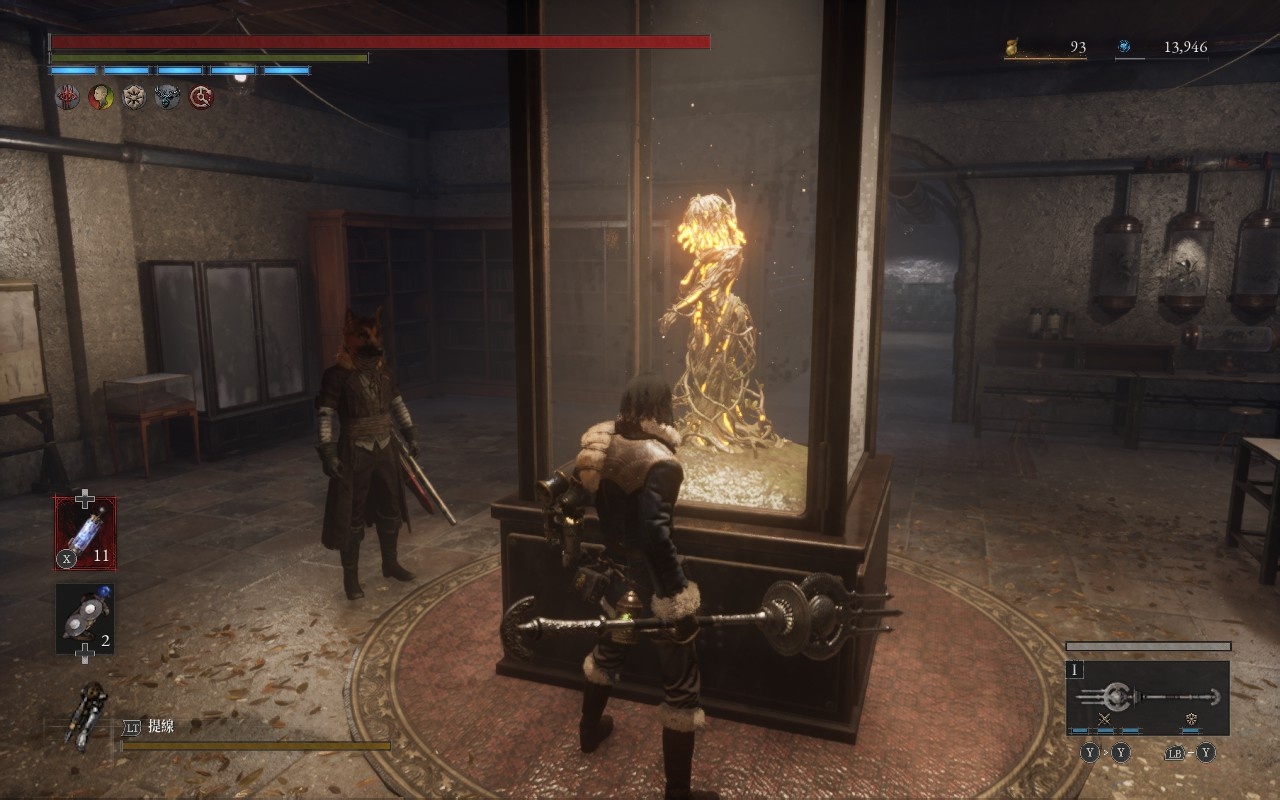The image size is (1280, 800).
Task: Click the flower-shaped handle Fable Art icon
Action: [x=1191, y=719]
